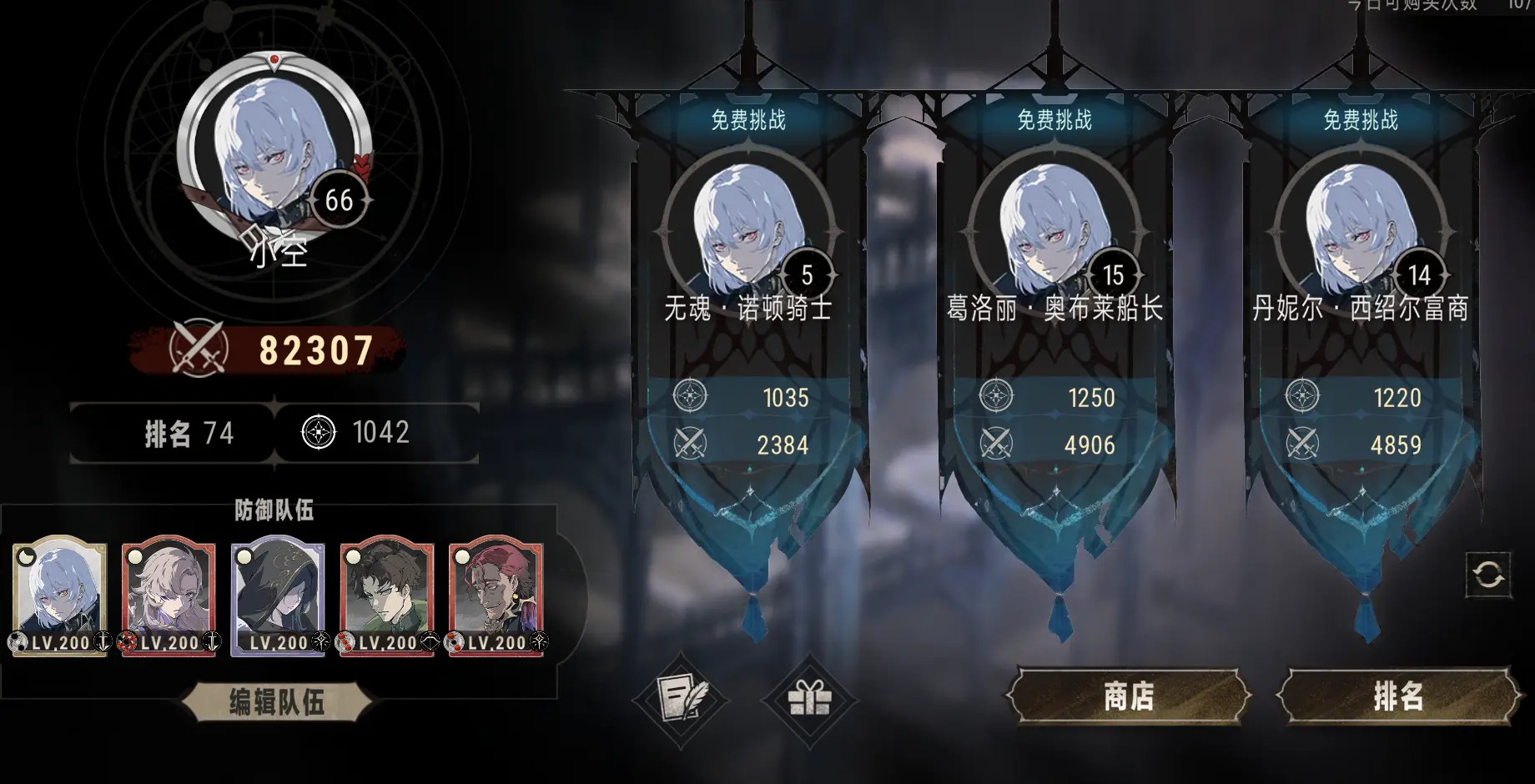1535x784 pixels.
Task: Click 编辑队伍 to edit the defense team
Action: [276, 702]
